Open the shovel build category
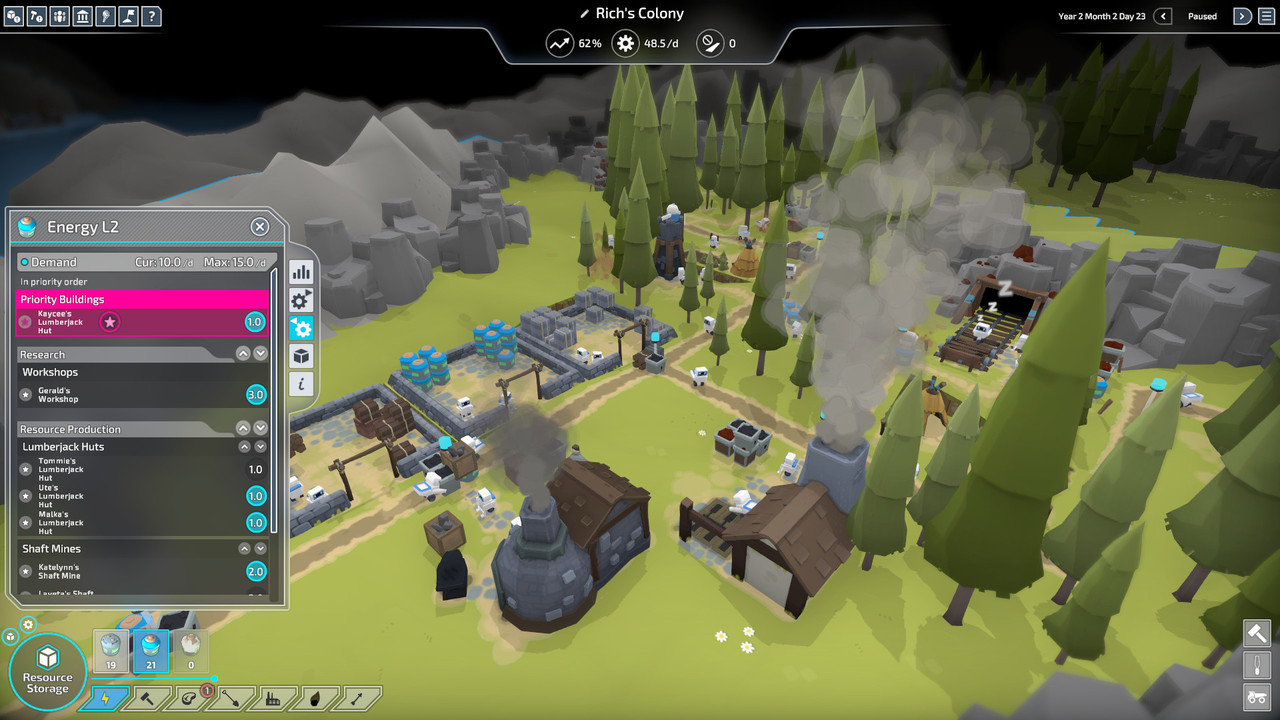Screen dimensions: 1280x720 click(x=230, y=698)
